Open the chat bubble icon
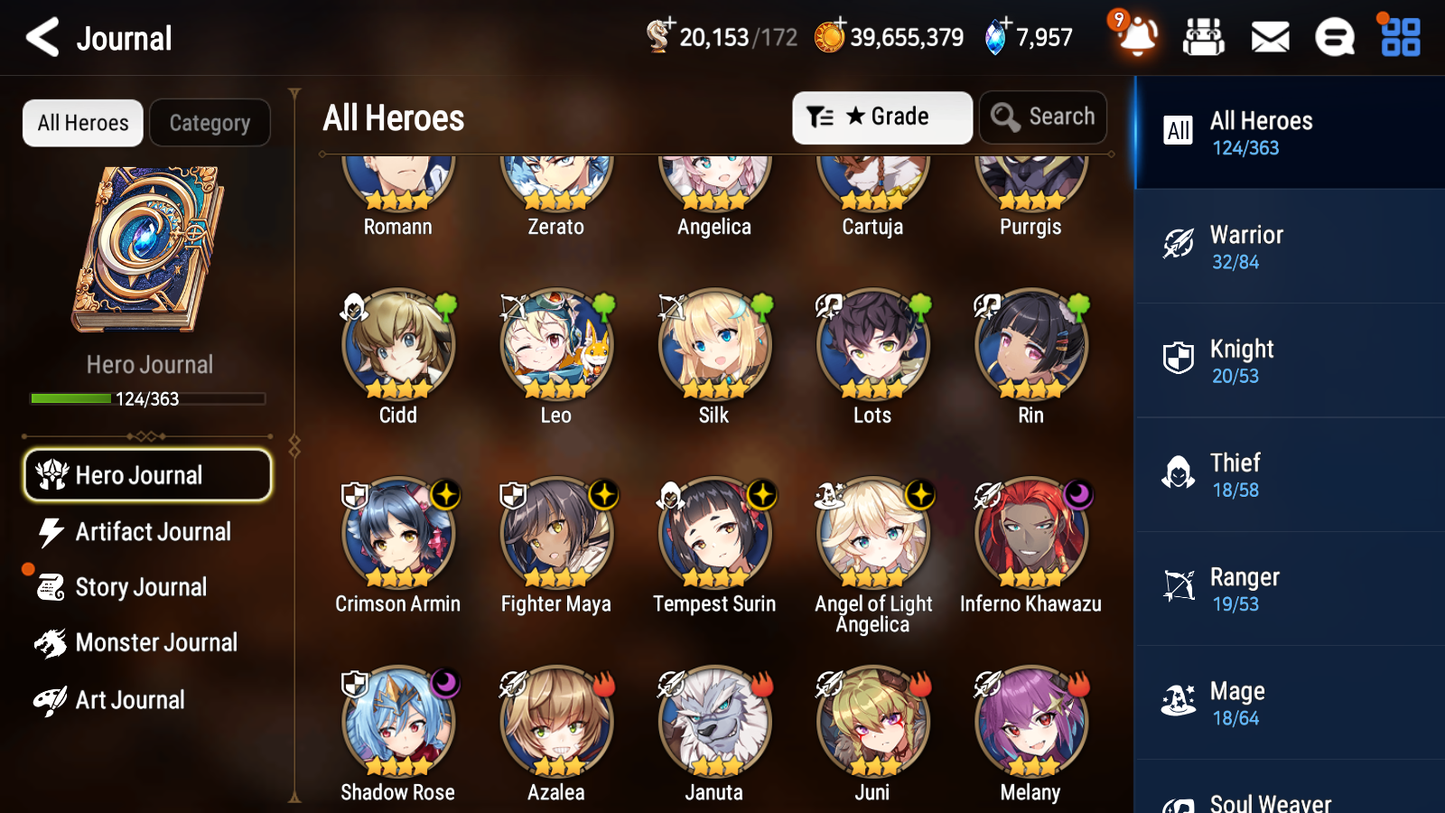This screenshot has width=1445, height=813. [1334, 36]
